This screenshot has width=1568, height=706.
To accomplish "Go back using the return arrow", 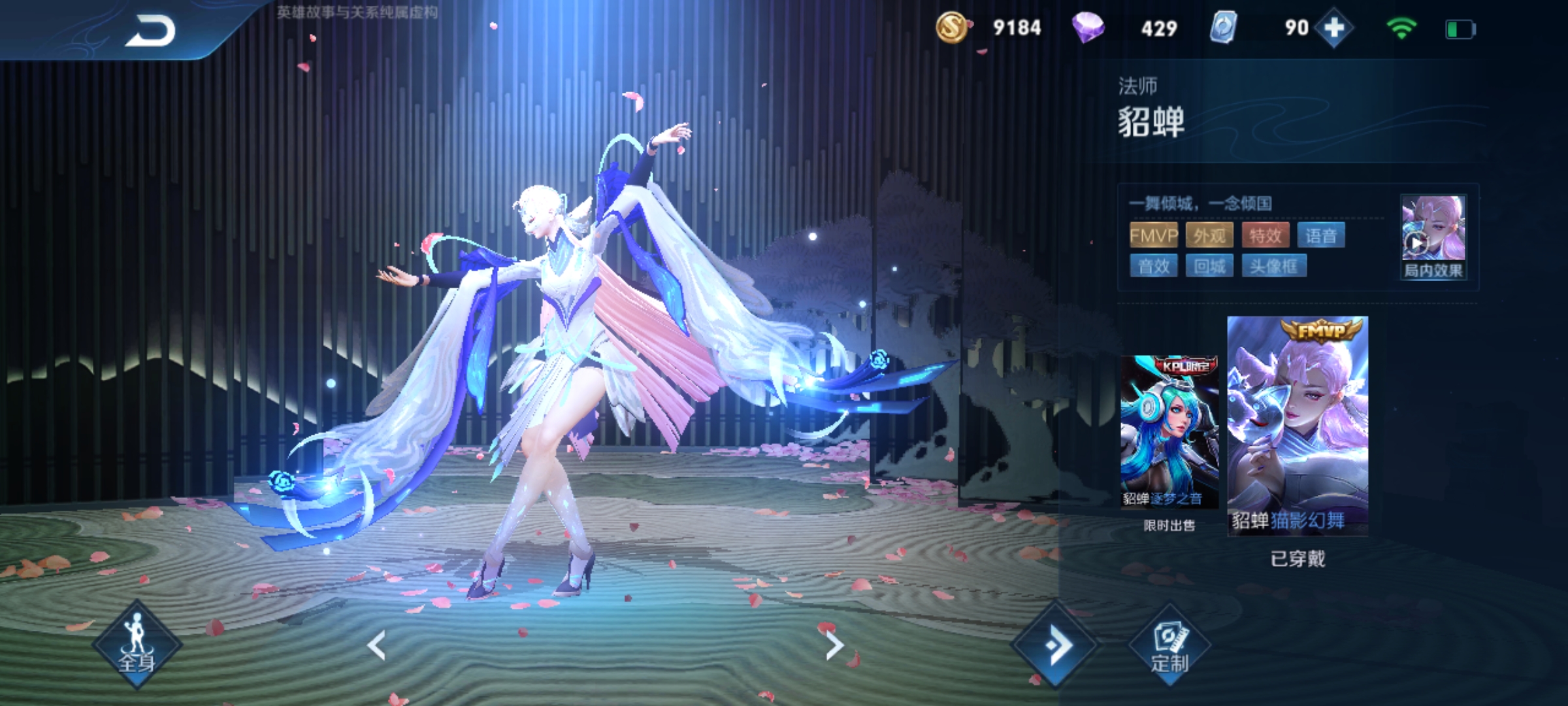I will tap(151, 31).
